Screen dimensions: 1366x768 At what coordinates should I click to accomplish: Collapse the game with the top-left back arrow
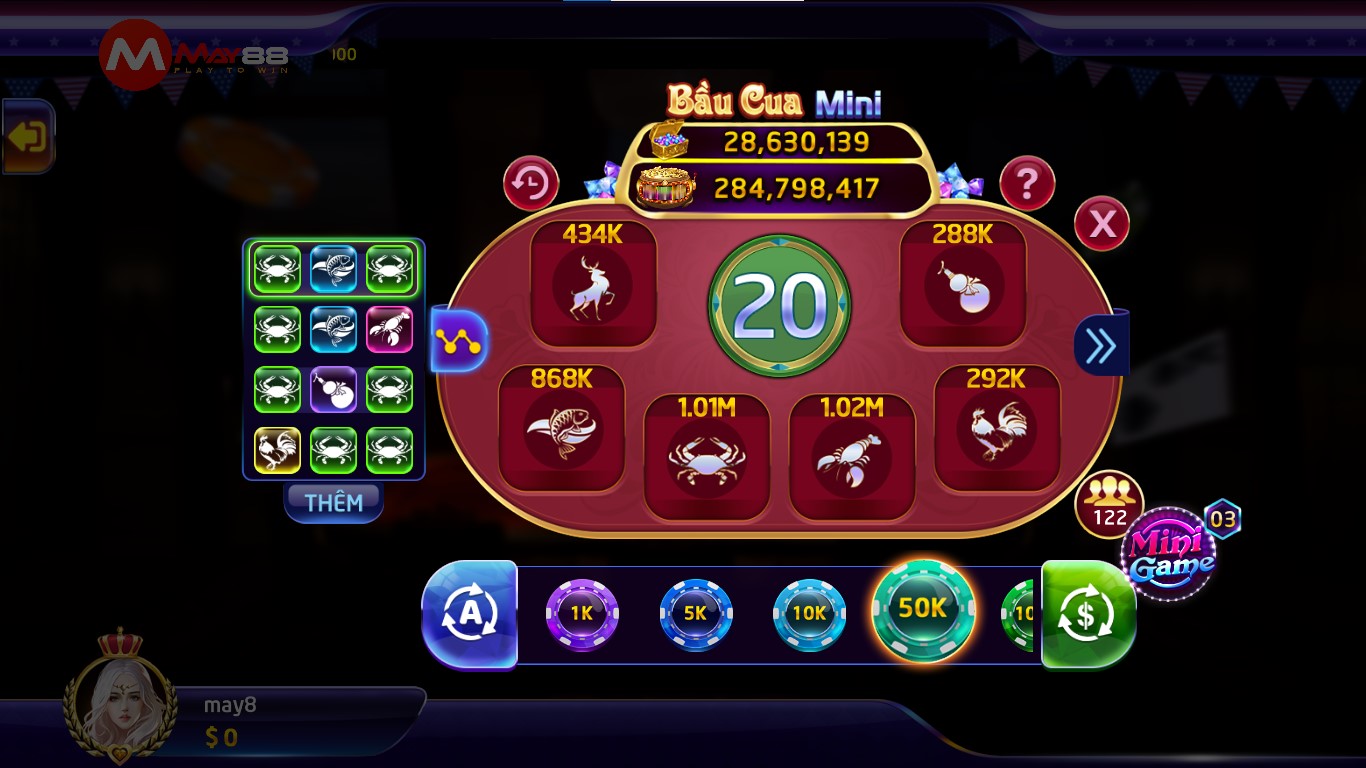(x=27, y=136)
